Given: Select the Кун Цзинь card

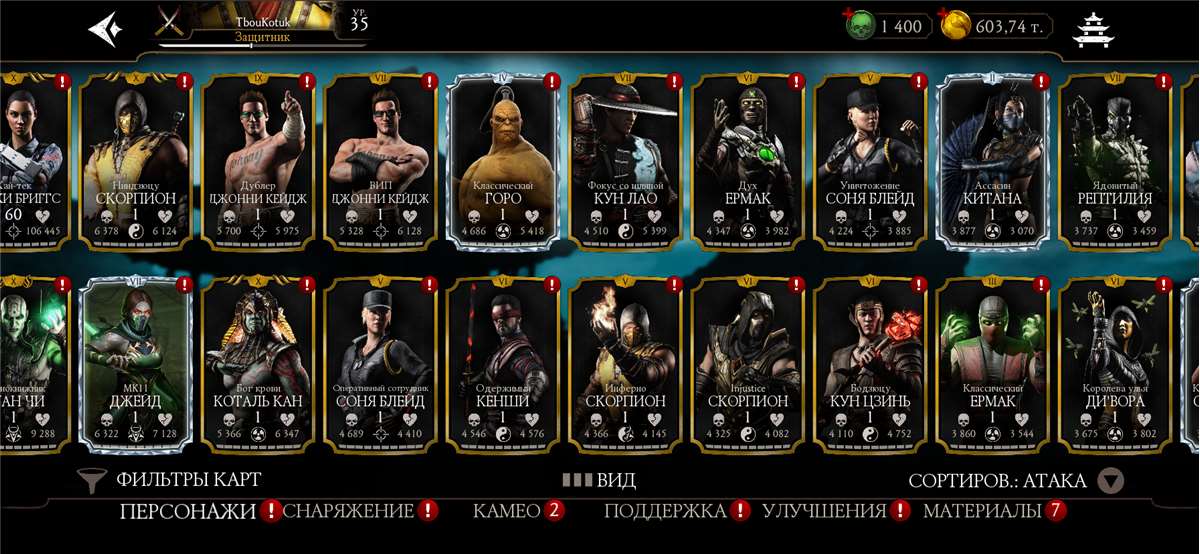Looking at the screenshot, I should click(869, 362).
